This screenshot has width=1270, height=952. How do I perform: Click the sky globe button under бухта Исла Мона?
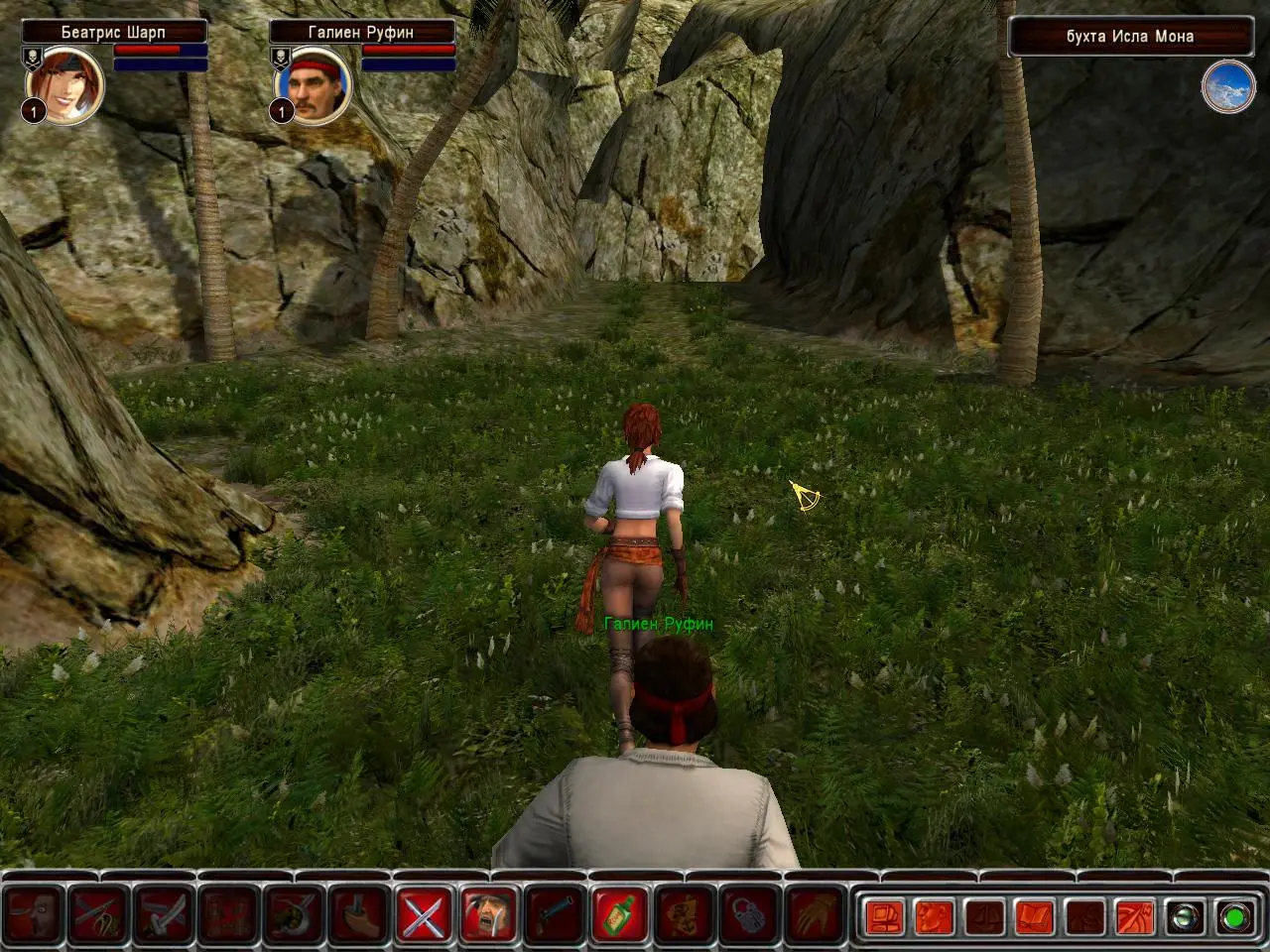click(x=1227, y=87)
